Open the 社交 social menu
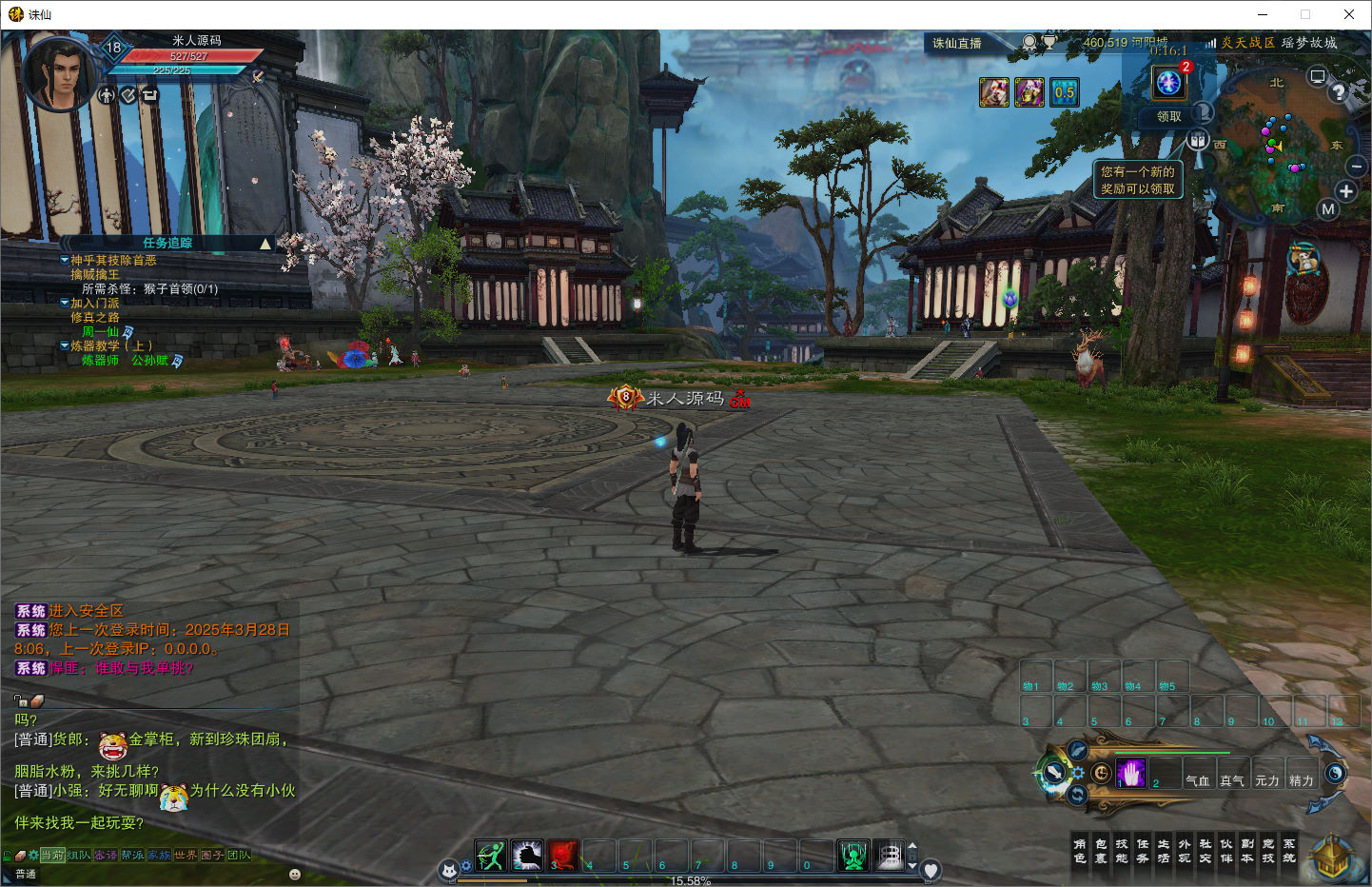 click(x=1205, y=851)
